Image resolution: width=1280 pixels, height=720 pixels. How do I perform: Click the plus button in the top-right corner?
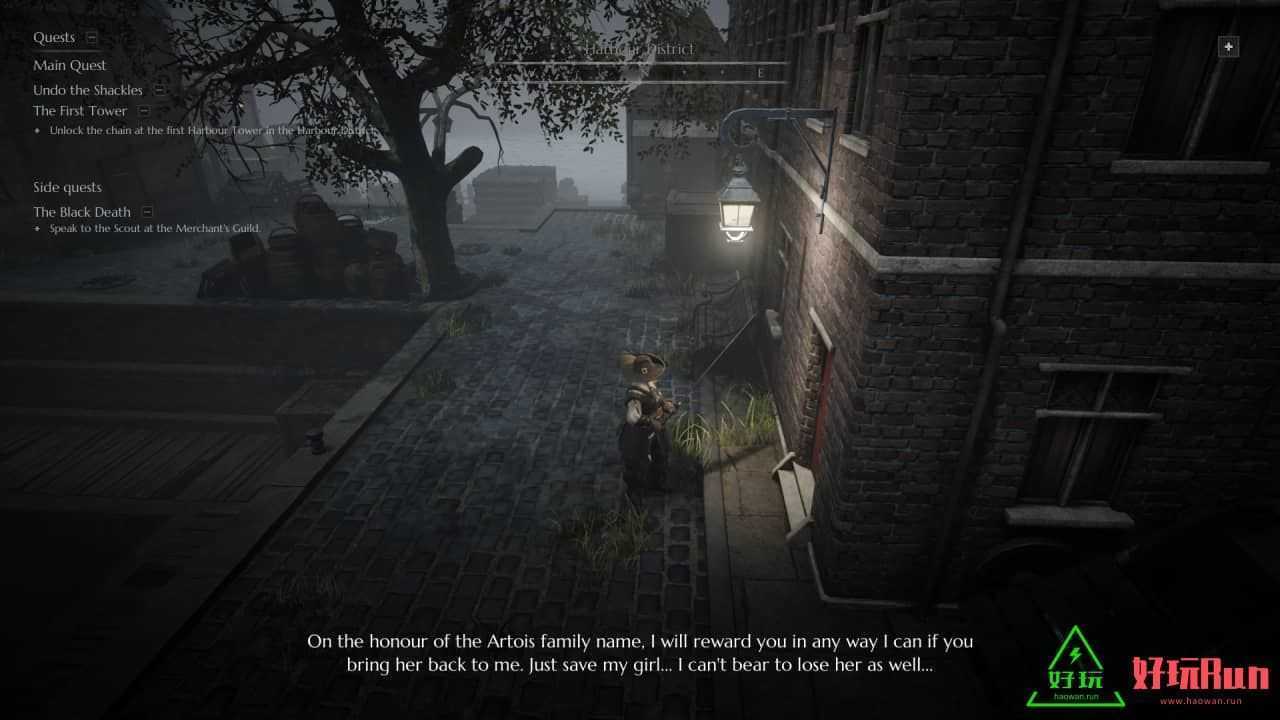(1229, 46)
